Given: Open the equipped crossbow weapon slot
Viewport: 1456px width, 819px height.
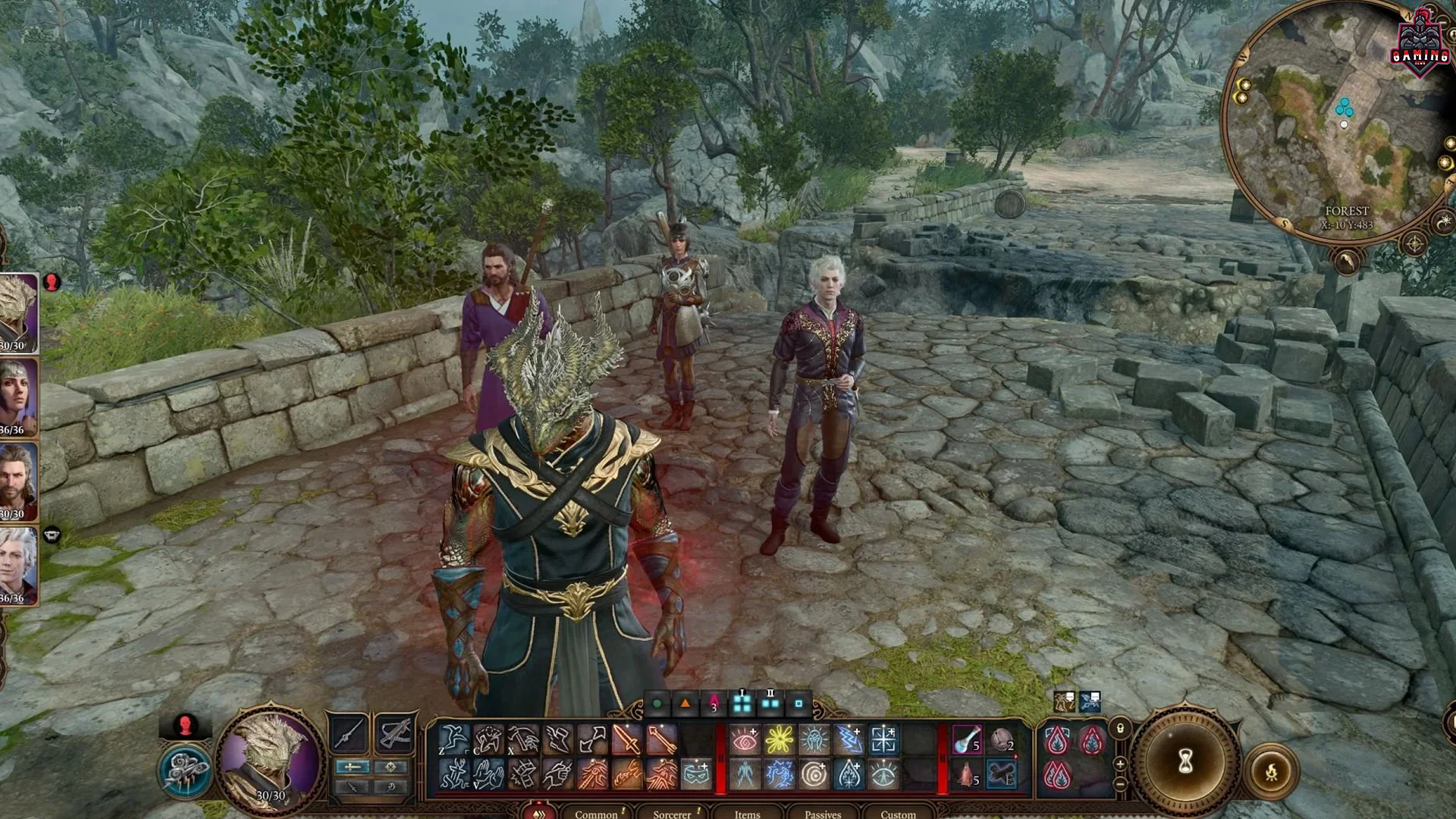Looking at the screenshot, I should (395, 733).
